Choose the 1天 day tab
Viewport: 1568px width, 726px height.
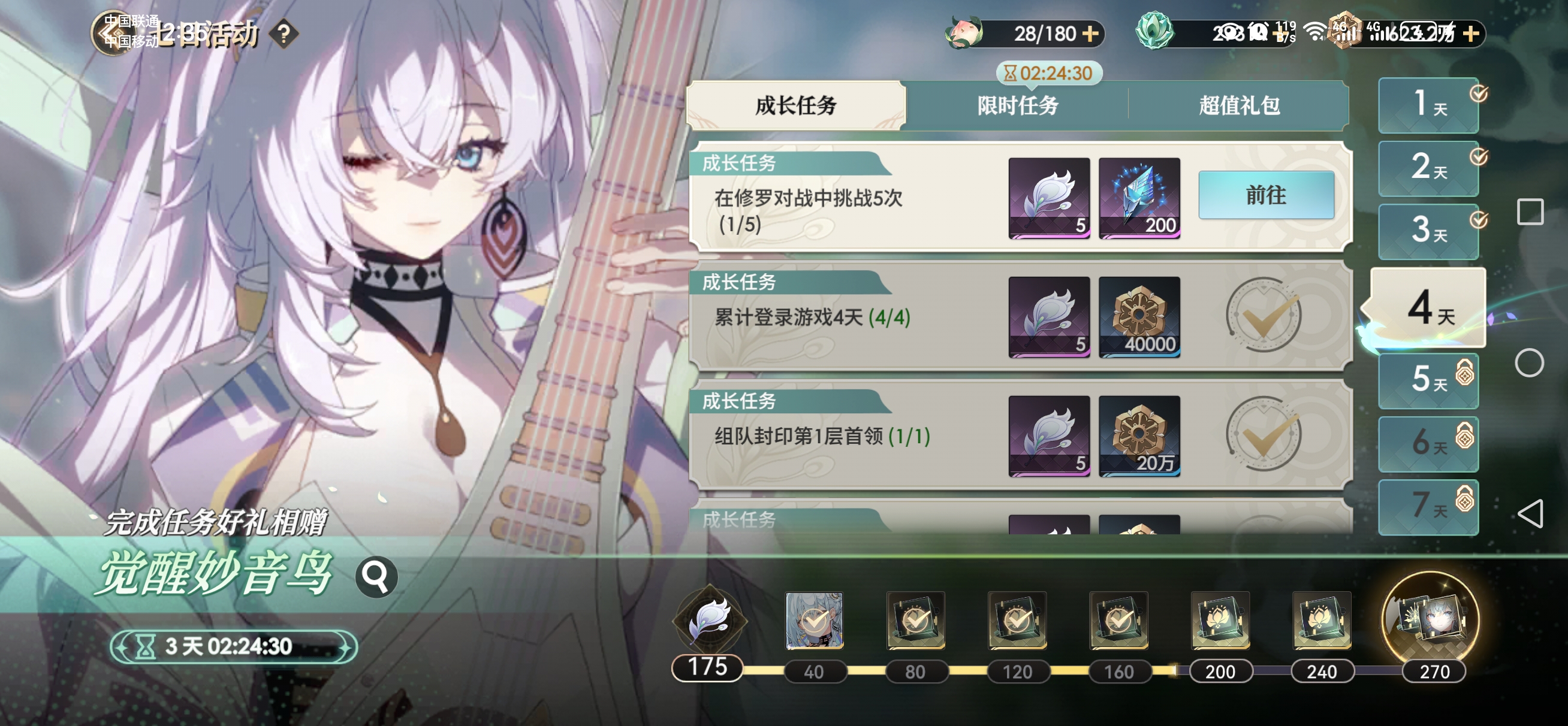pyautogui.click(x=1428, y=105)
